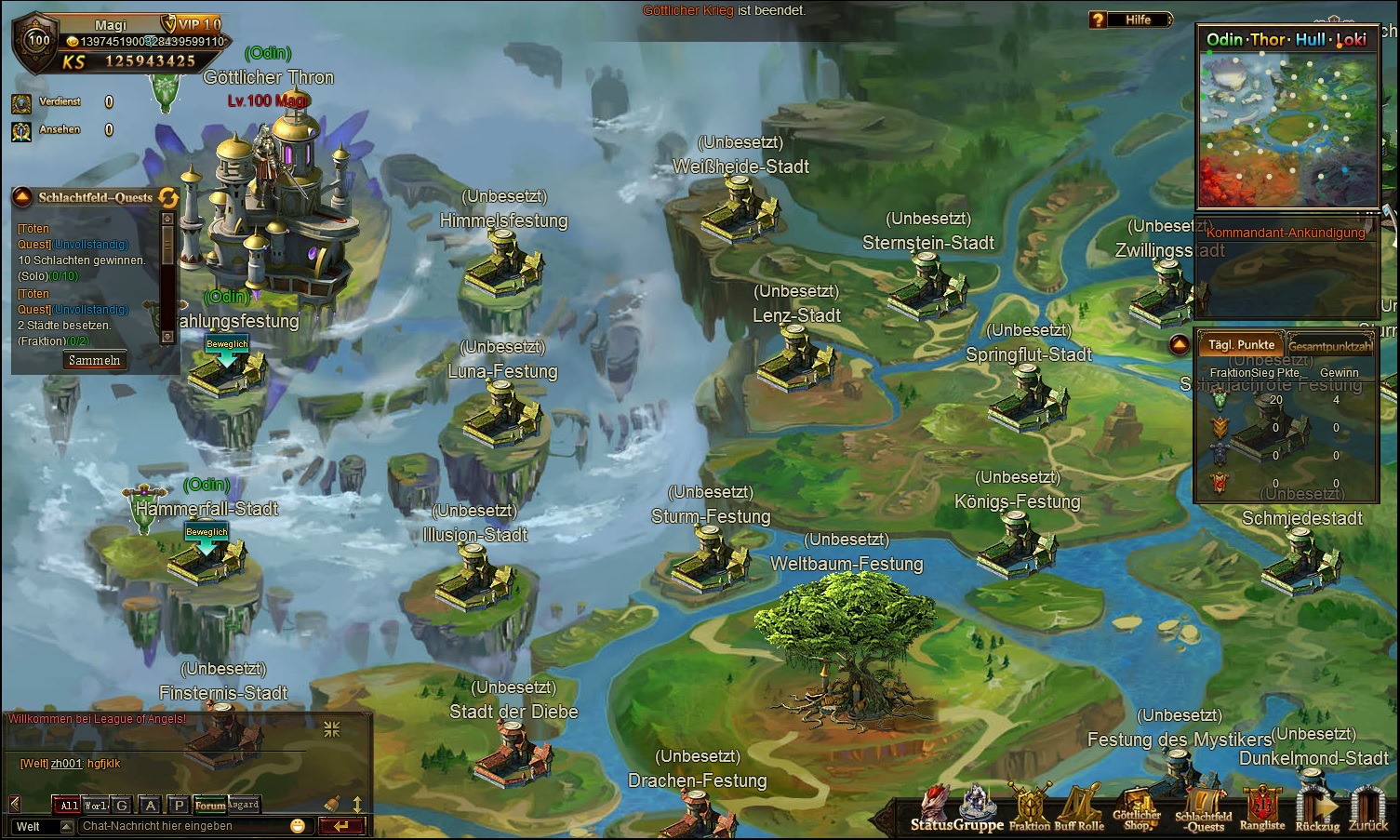Image resolution: width=1400 pixels, height=840 pixels.
Task: Choose the Rückzug retreat button
Action: [x=1317, y=807]
